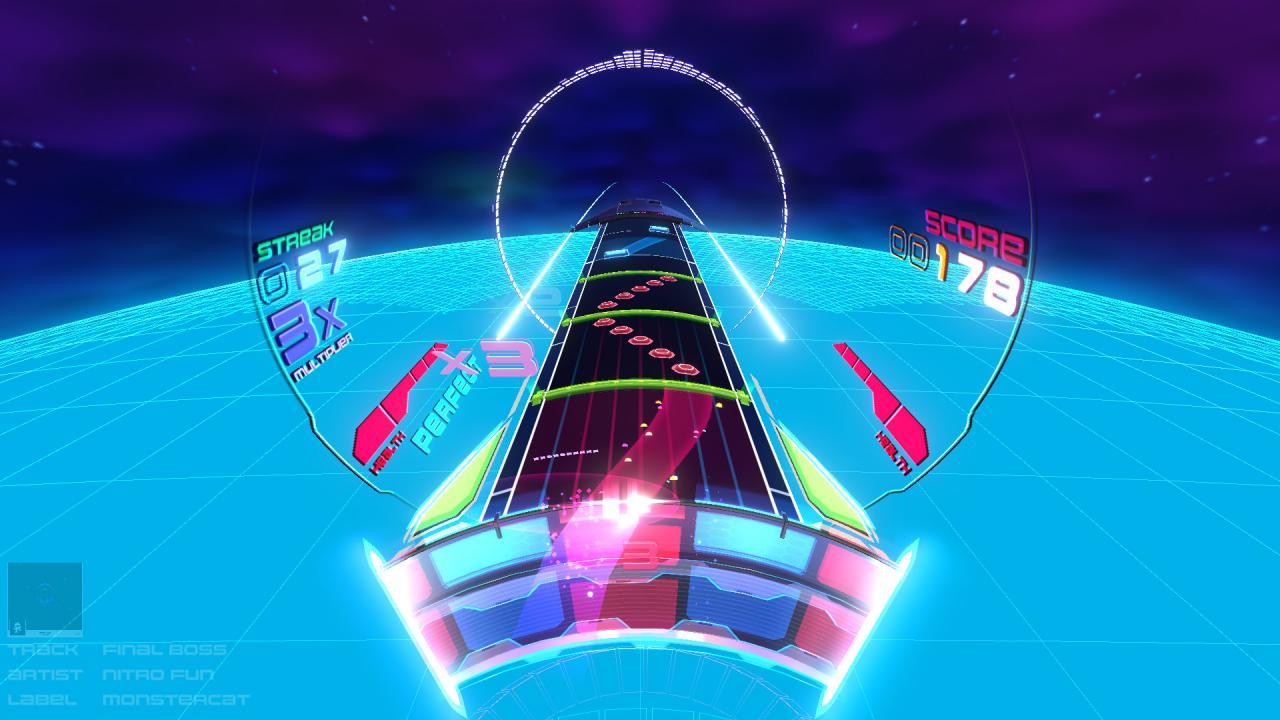
Task: Select the ARTIST label reading NITRO FUN
Action: point(155,675)
